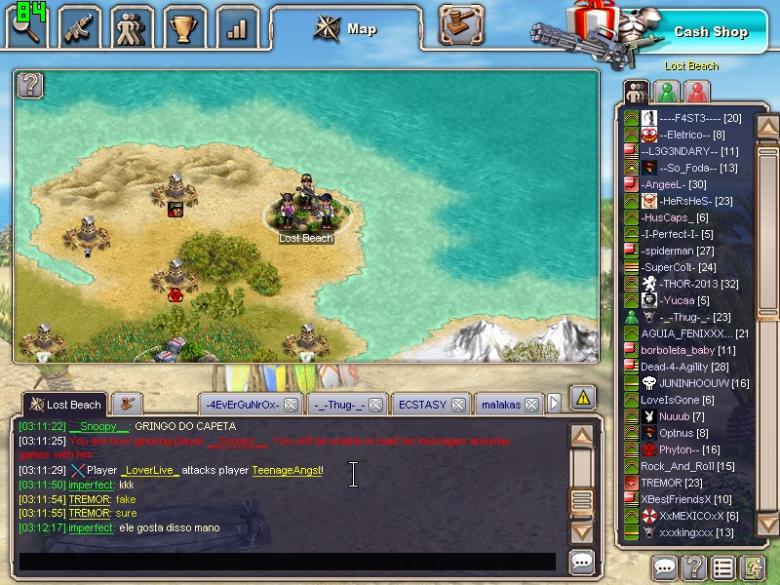Show the red player list tab
Screen dimensions: 780x585
(x=697, y=92)
